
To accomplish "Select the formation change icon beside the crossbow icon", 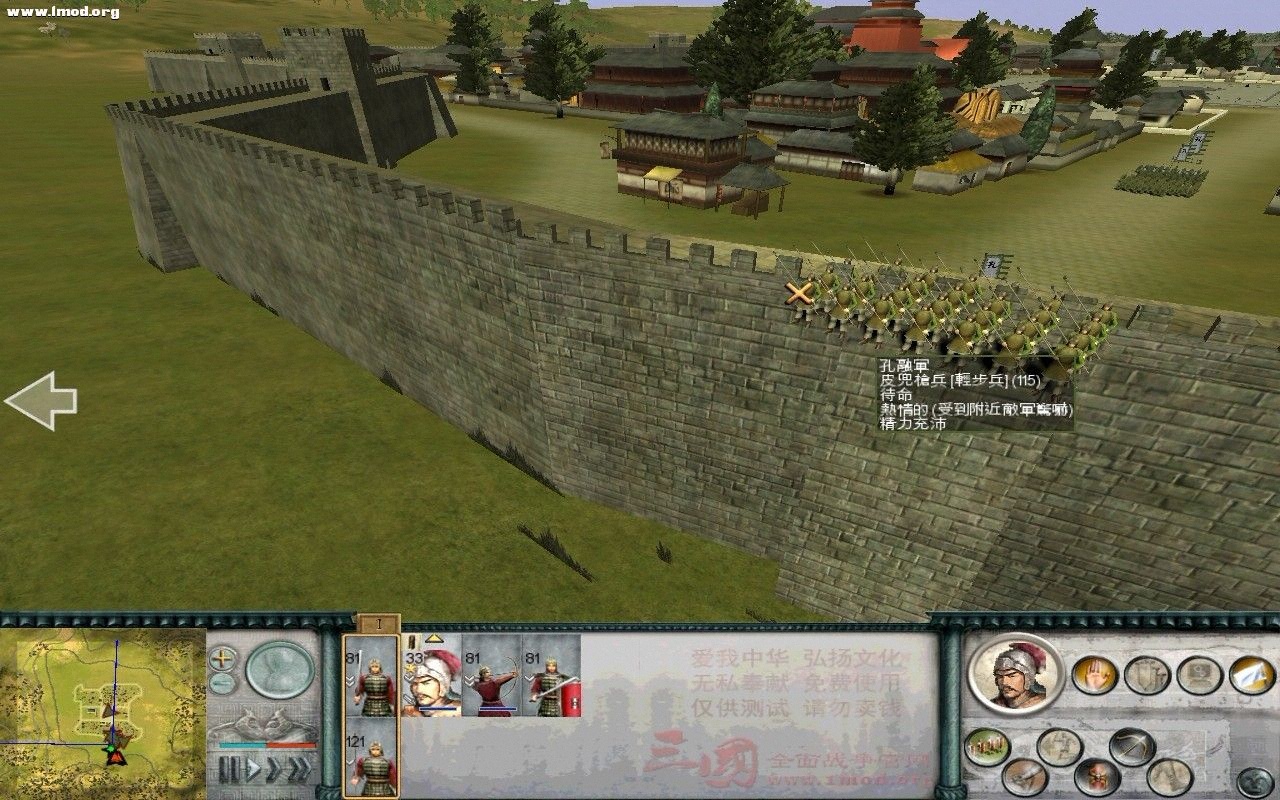I will (1057, 747).
